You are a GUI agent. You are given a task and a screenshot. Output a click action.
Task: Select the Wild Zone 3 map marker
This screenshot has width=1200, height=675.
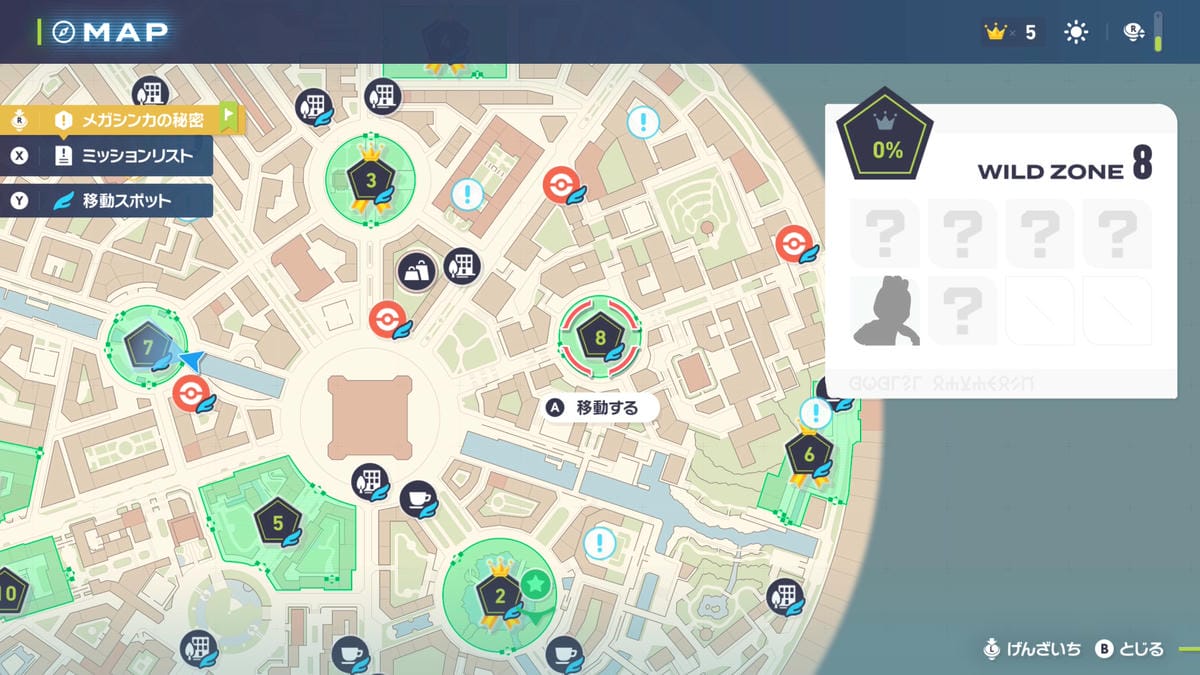371,181
